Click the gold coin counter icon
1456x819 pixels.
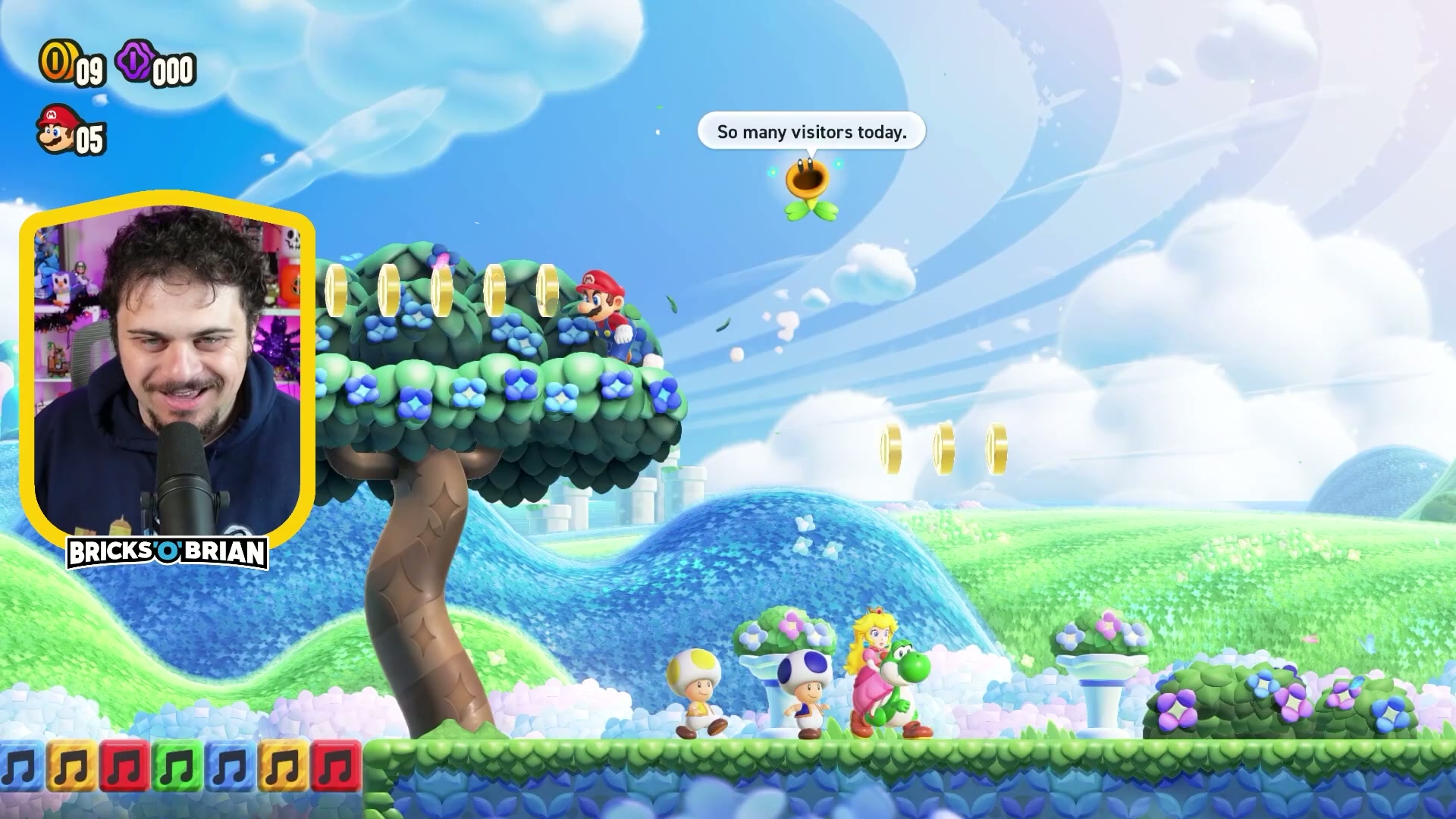point(56,61)
